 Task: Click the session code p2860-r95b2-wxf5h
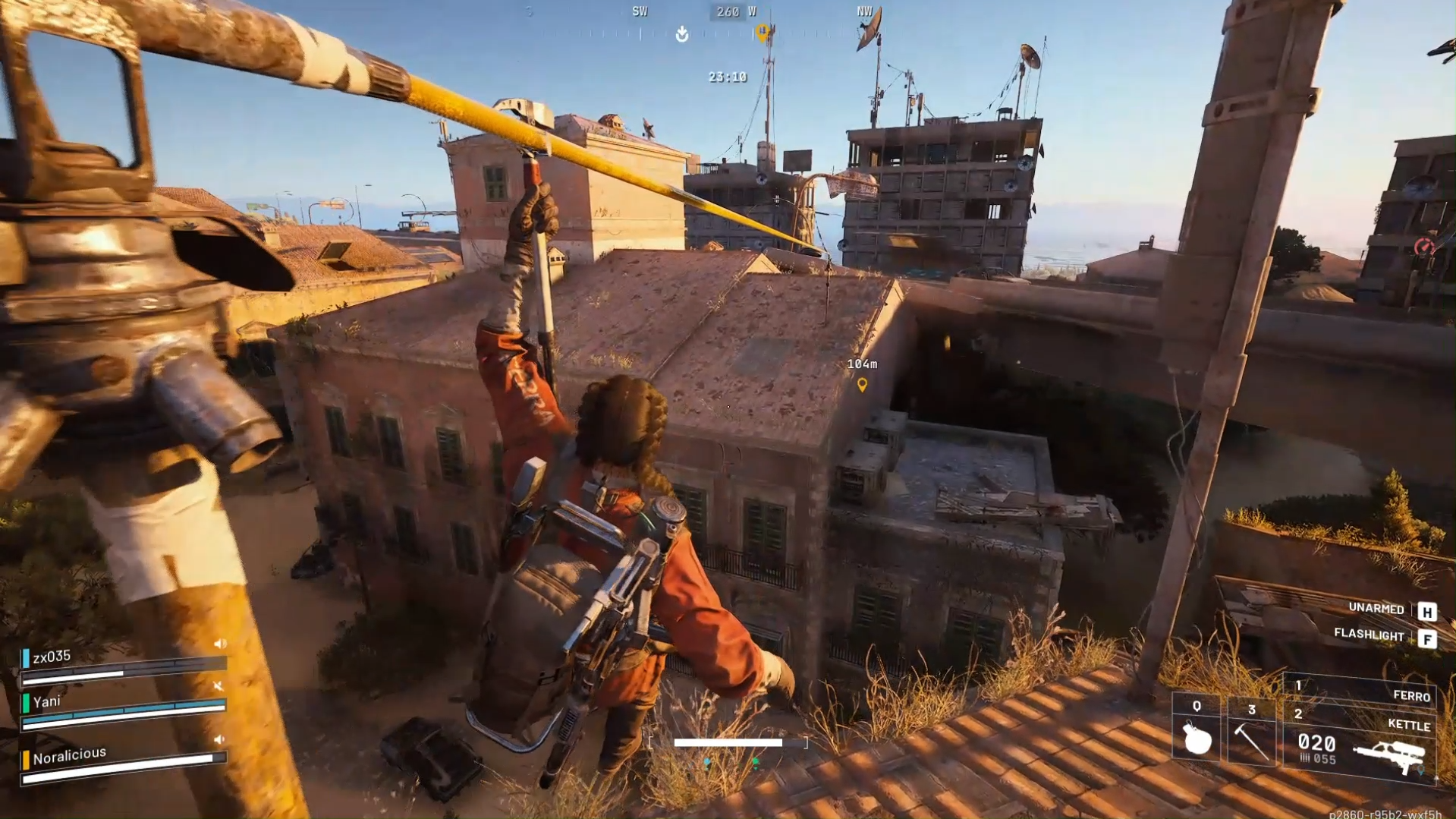pyautogui.click(x=1386, y=814)
